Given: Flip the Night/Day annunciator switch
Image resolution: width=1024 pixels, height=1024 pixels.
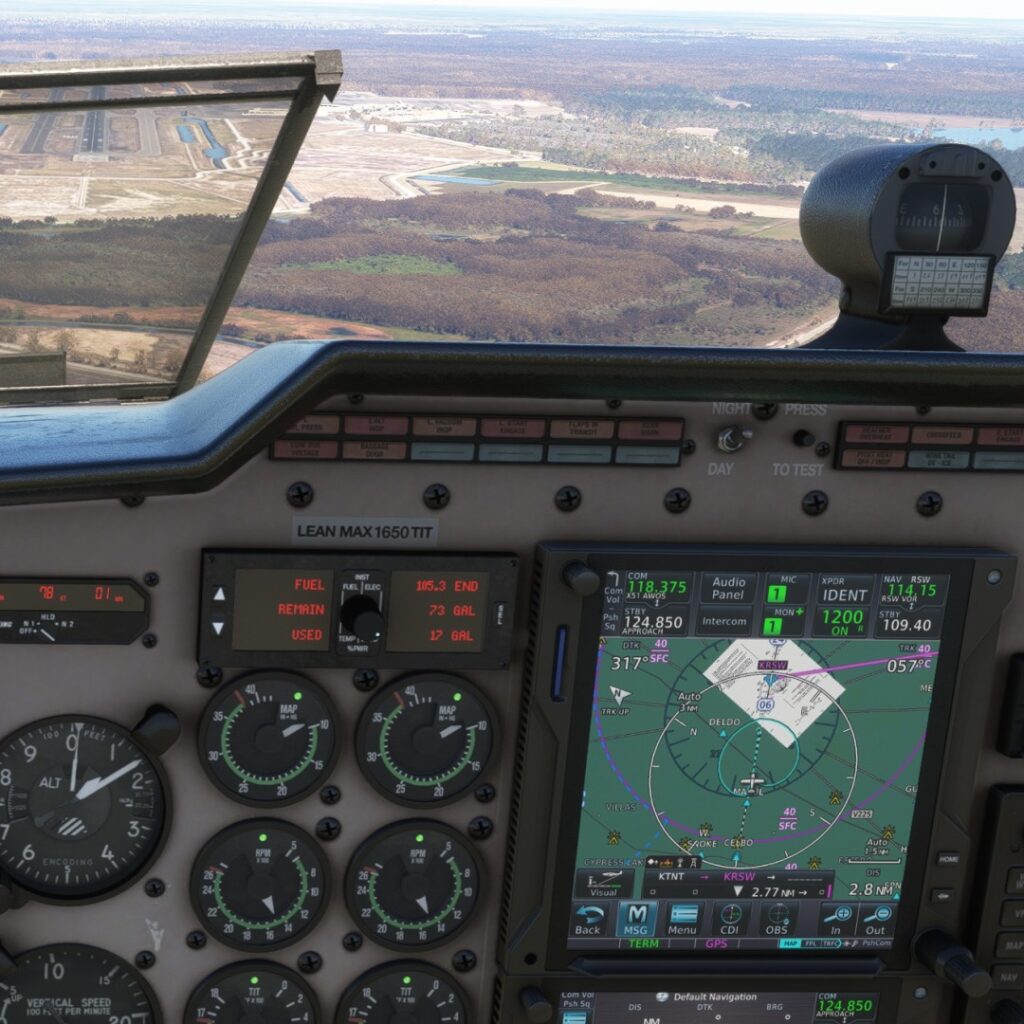Looking at the screenshot, I should (733, 438).
